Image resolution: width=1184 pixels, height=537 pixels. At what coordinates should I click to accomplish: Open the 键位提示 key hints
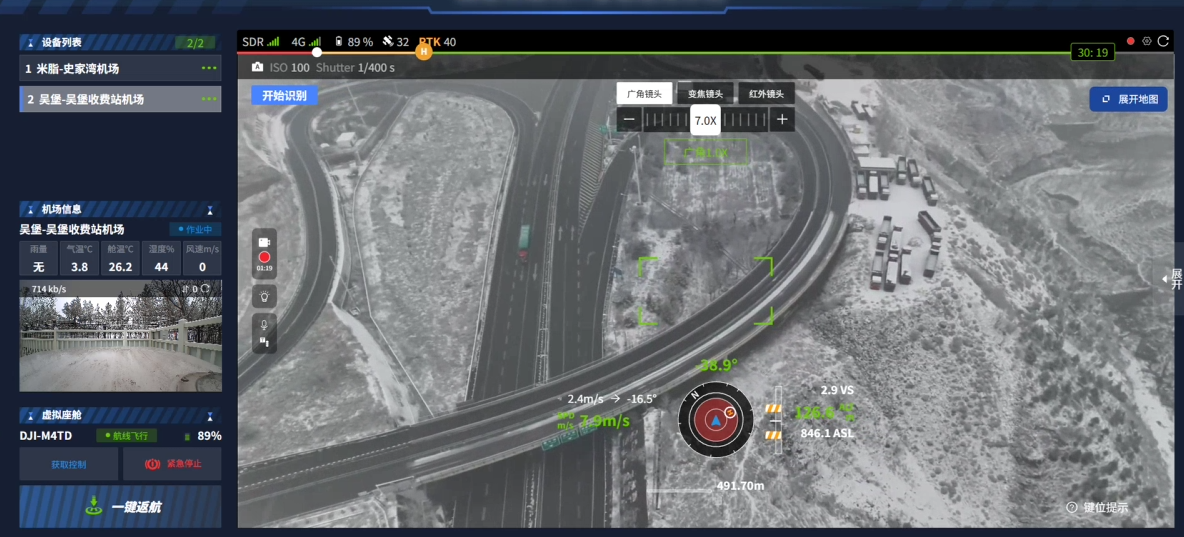[x=1097, y=507]
